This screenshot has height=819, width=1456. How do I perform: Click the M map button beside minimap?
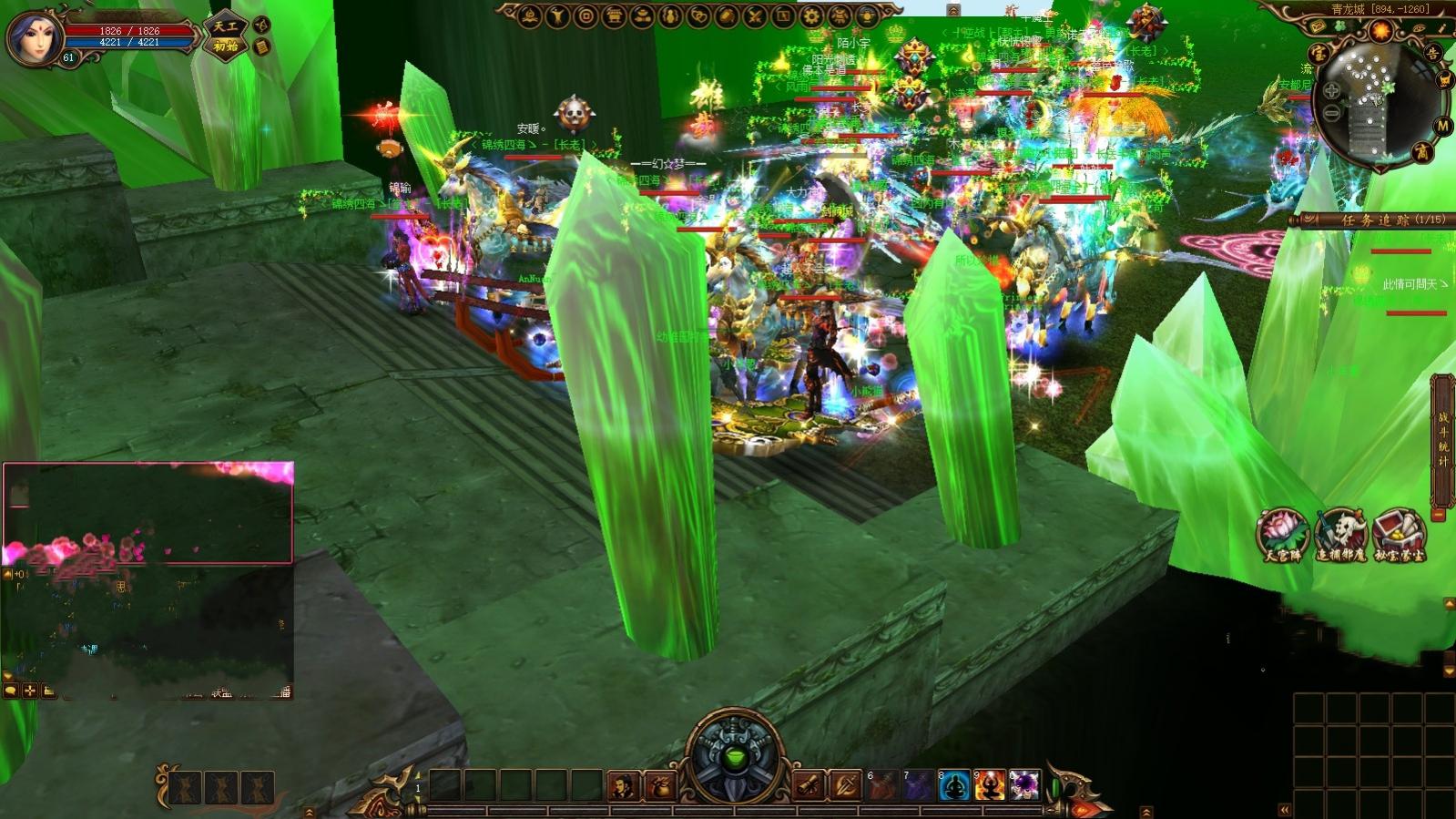pyautogui.click(x=1442, y=126)
